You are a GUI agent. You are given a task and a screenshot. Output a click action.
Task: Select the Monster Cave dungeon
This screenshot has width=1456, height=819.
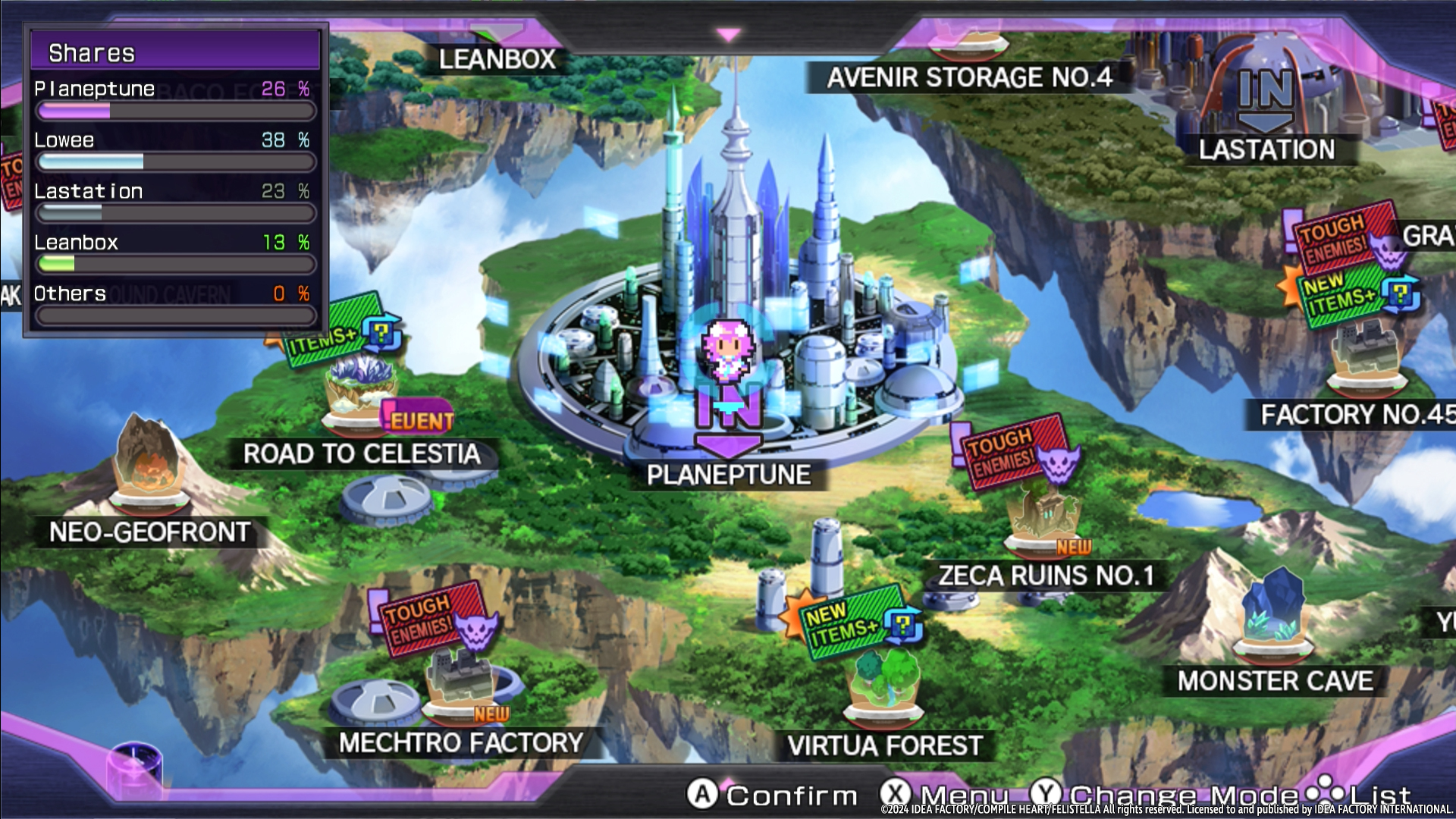(1275, 680)
